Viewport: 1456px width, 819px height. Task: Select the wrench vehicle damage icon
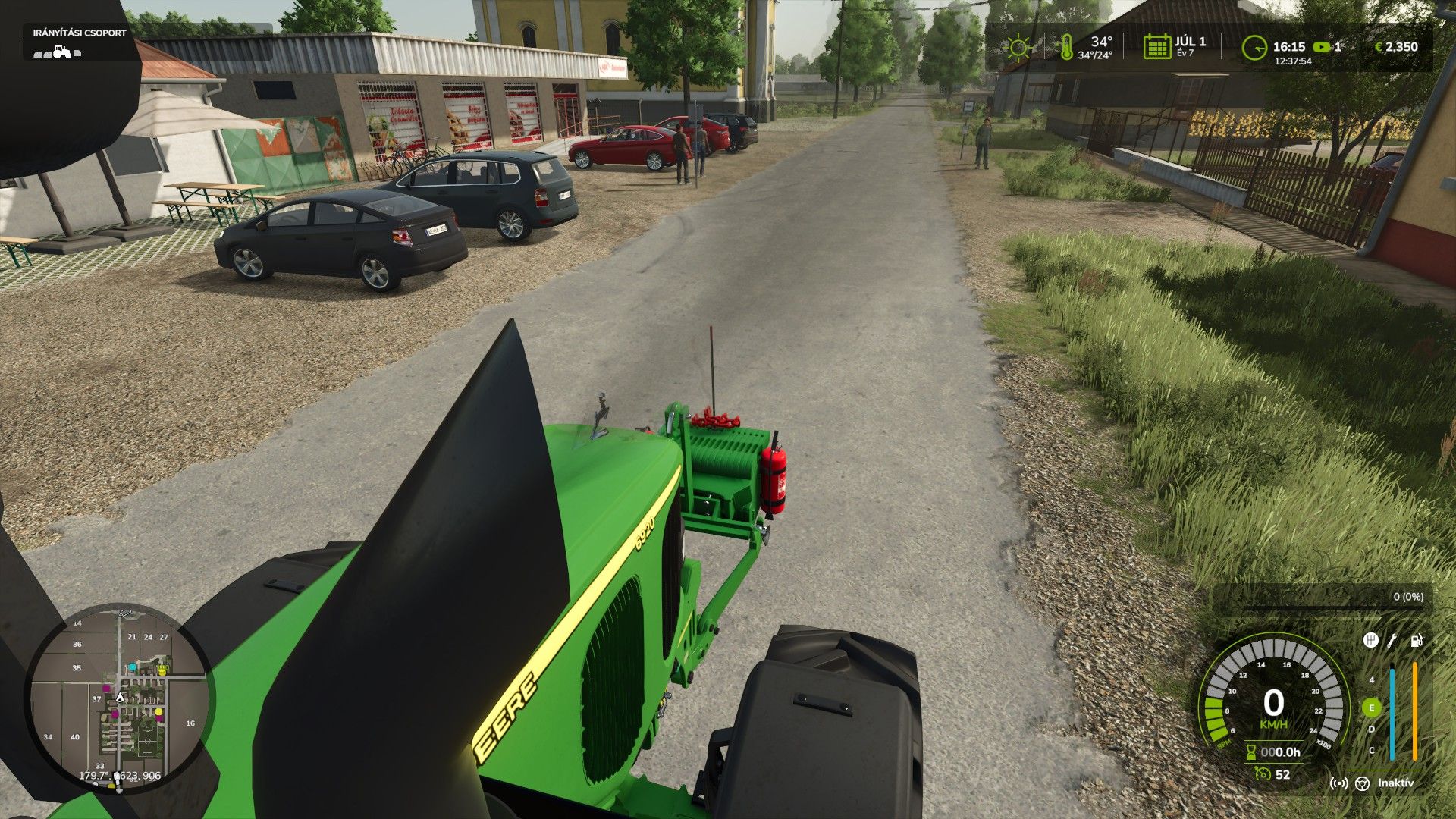1392,642
